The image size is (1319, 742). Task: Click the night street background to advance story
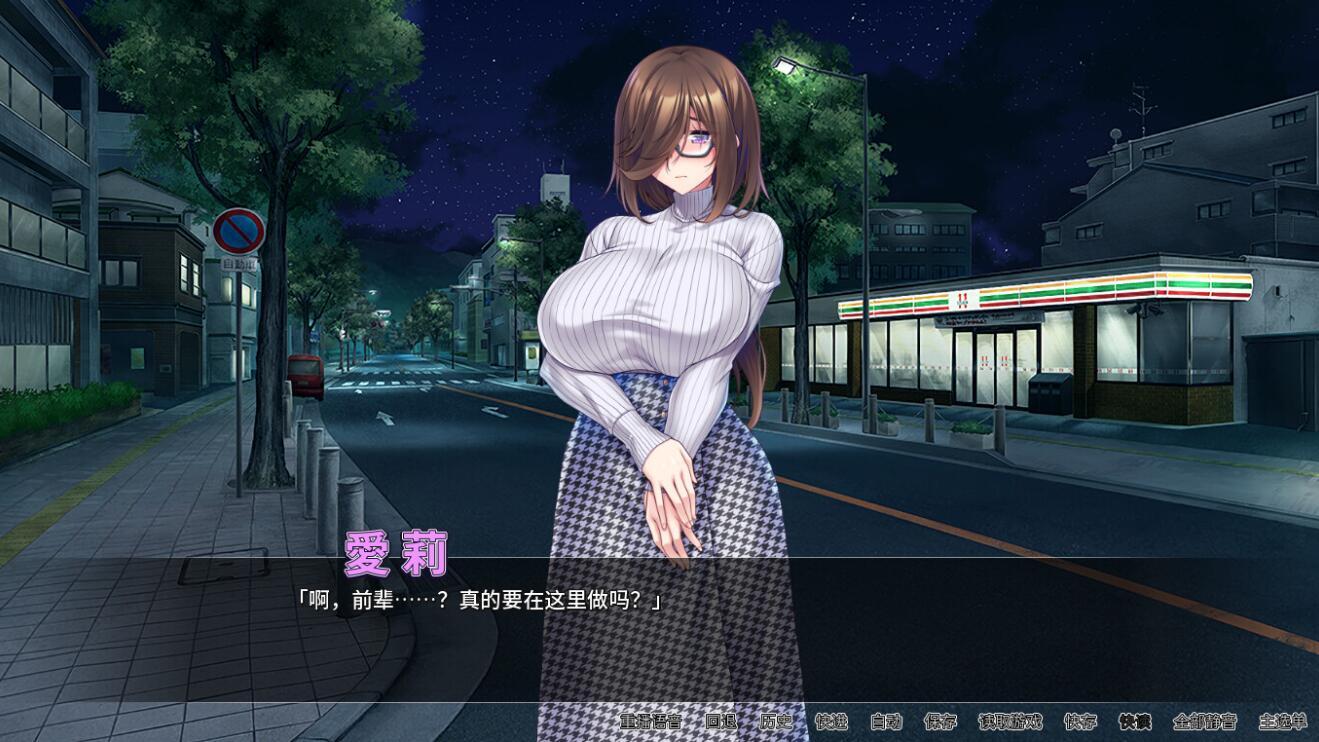pyautogui.click(x=200, y=400)
